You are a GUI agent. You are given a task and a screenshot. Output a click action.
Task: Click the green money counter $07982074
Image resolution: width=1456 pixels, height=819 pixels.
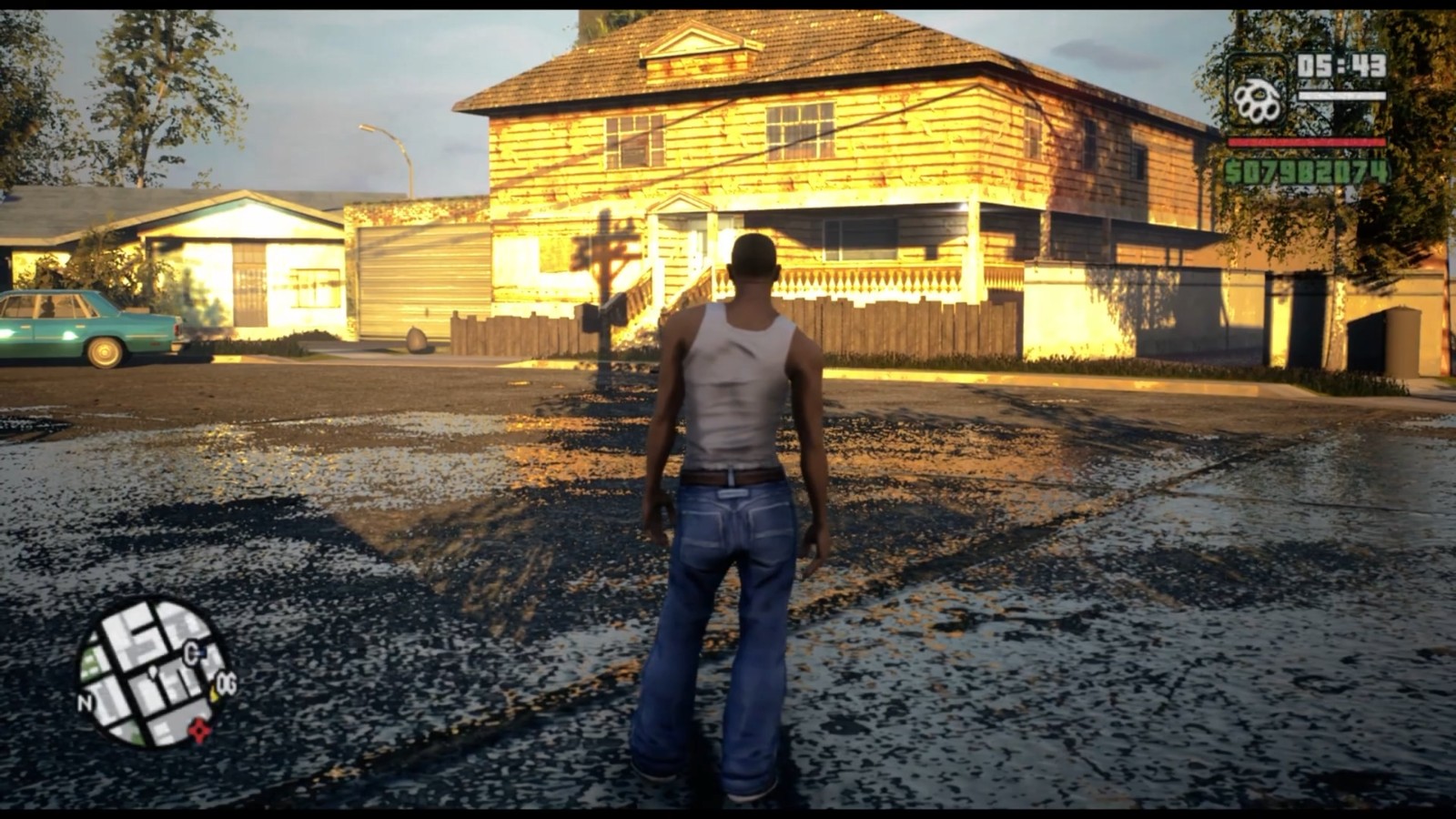(1308, 171)
